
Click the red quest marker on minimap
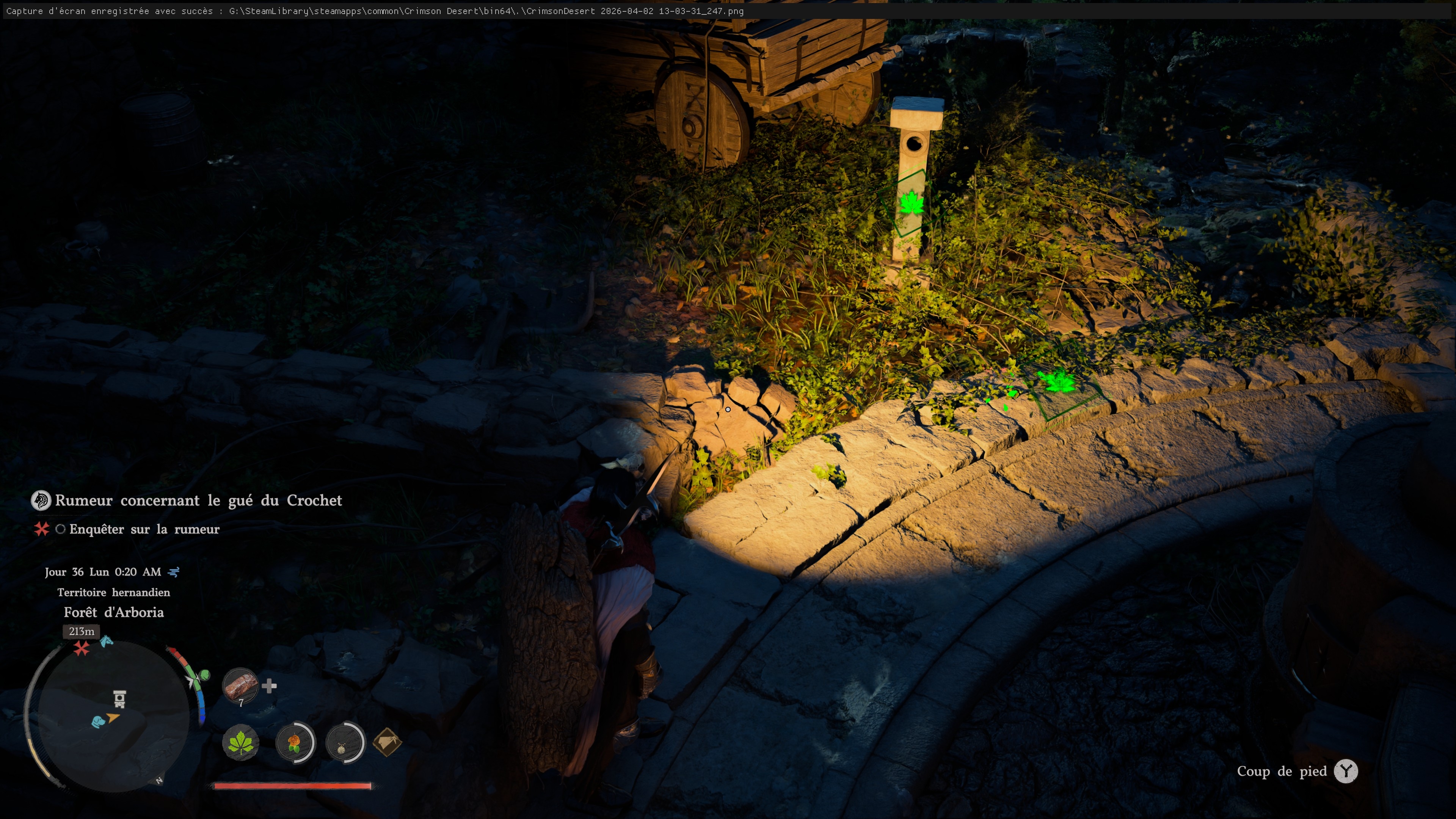(82, 648)
